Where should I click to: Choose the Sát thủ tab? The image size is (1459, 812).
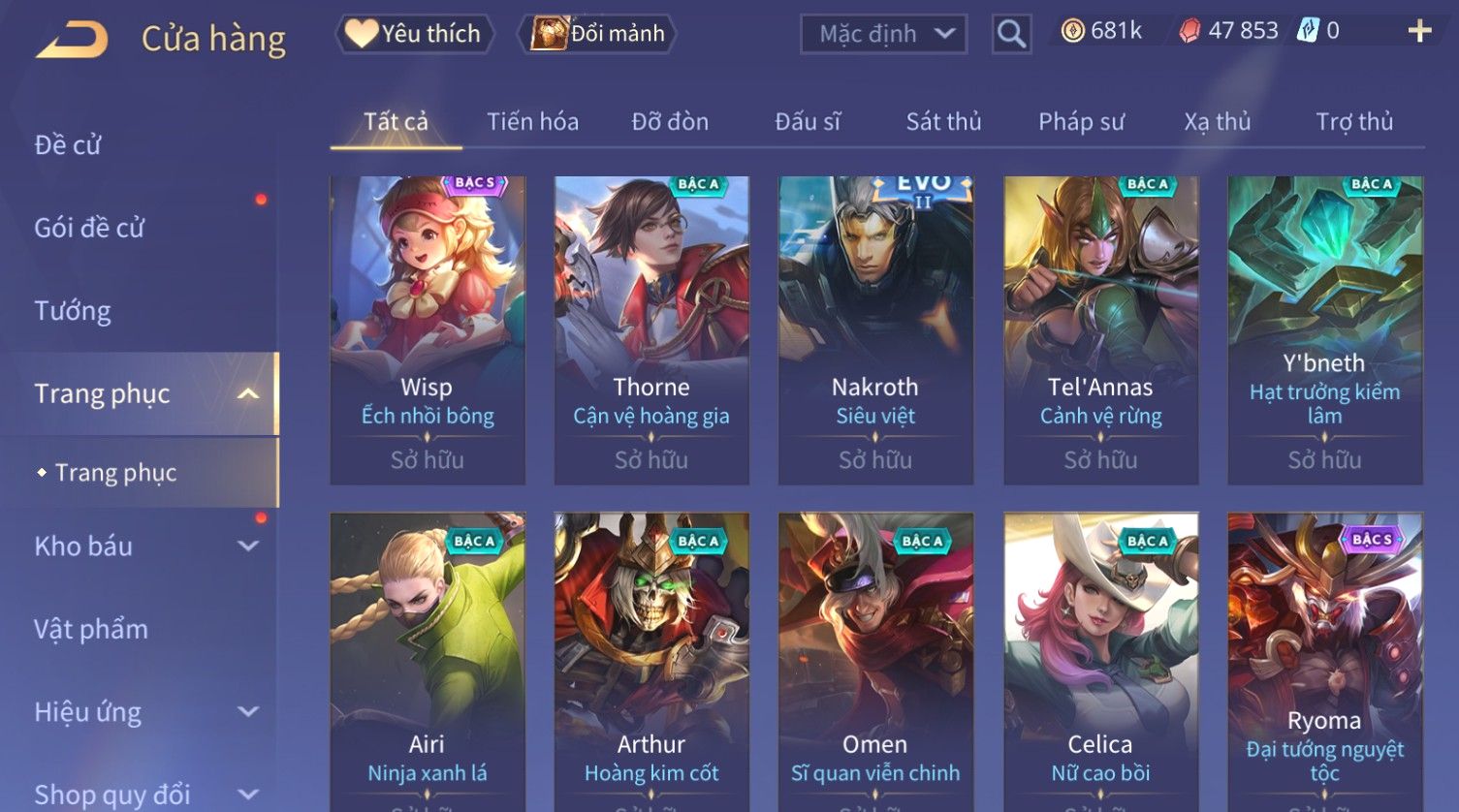[943, 122]
